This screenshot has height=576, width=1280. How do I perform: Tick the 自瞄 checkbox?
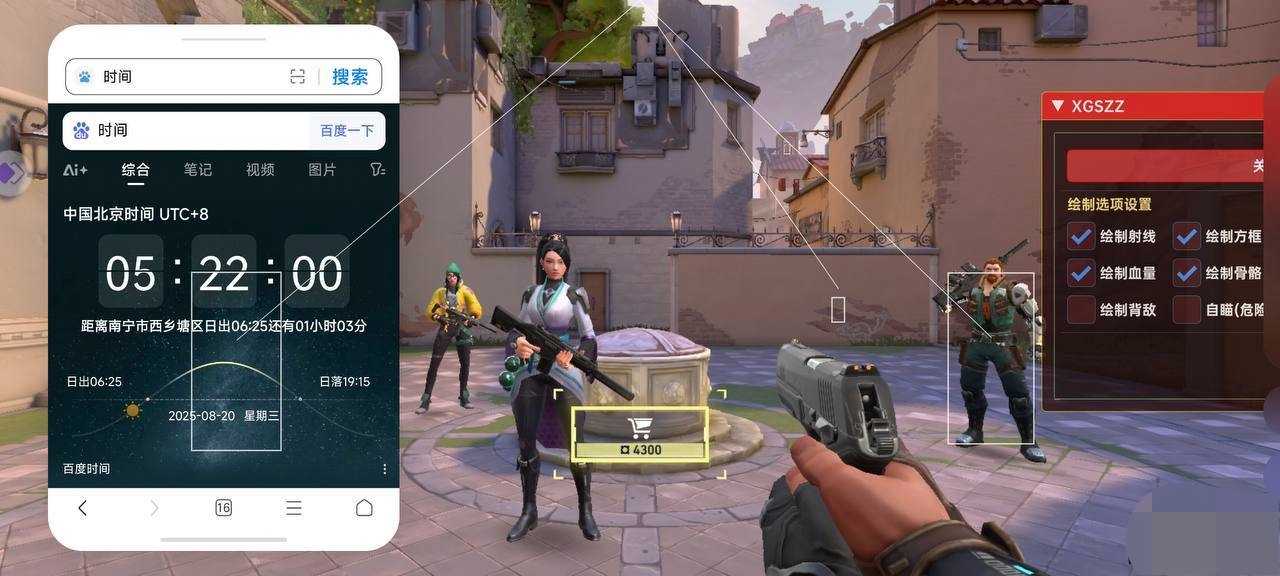click(x=1187, y=310)
